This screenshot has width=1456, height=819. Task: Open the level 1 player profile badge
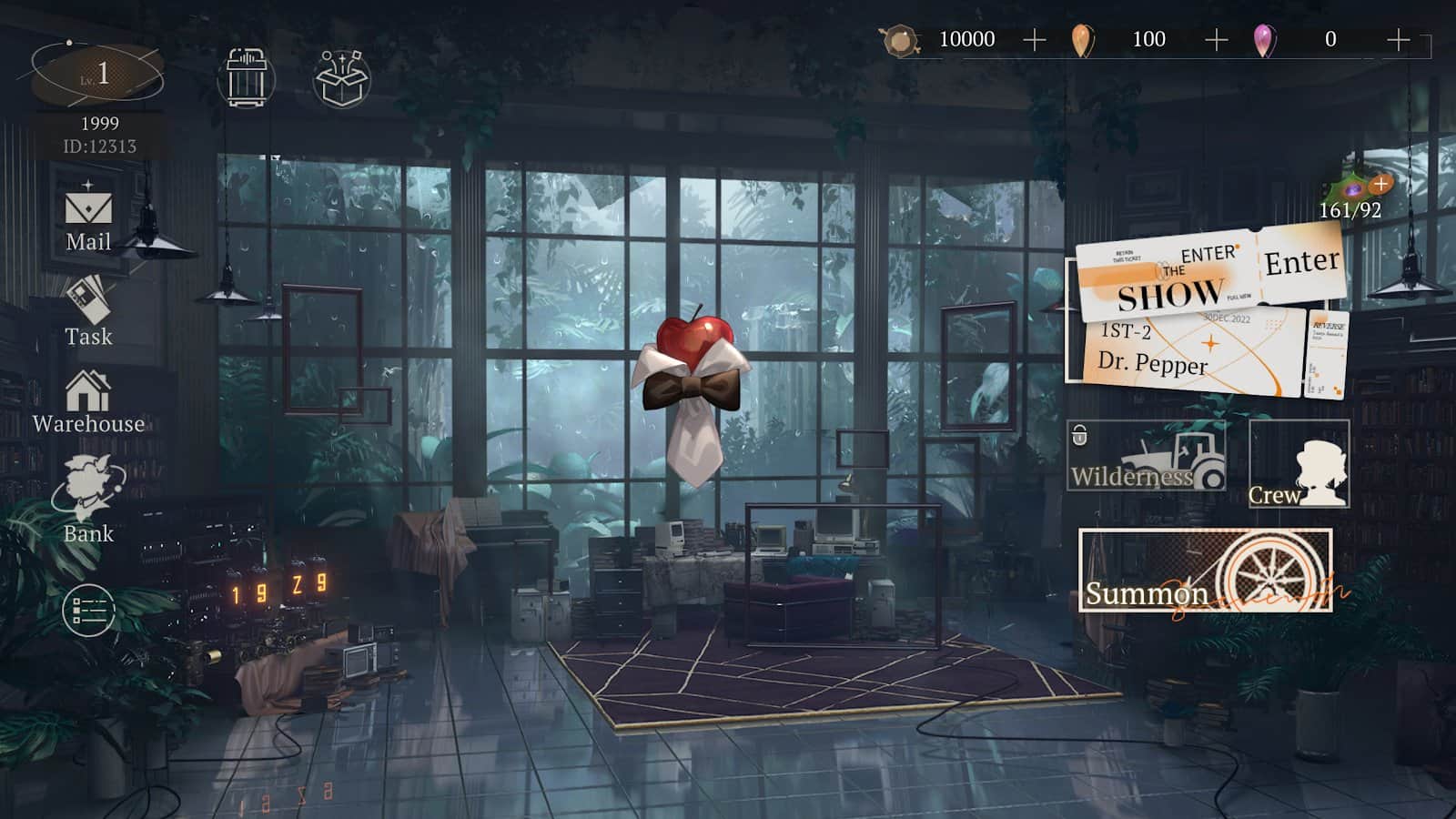tap(97, 75)
